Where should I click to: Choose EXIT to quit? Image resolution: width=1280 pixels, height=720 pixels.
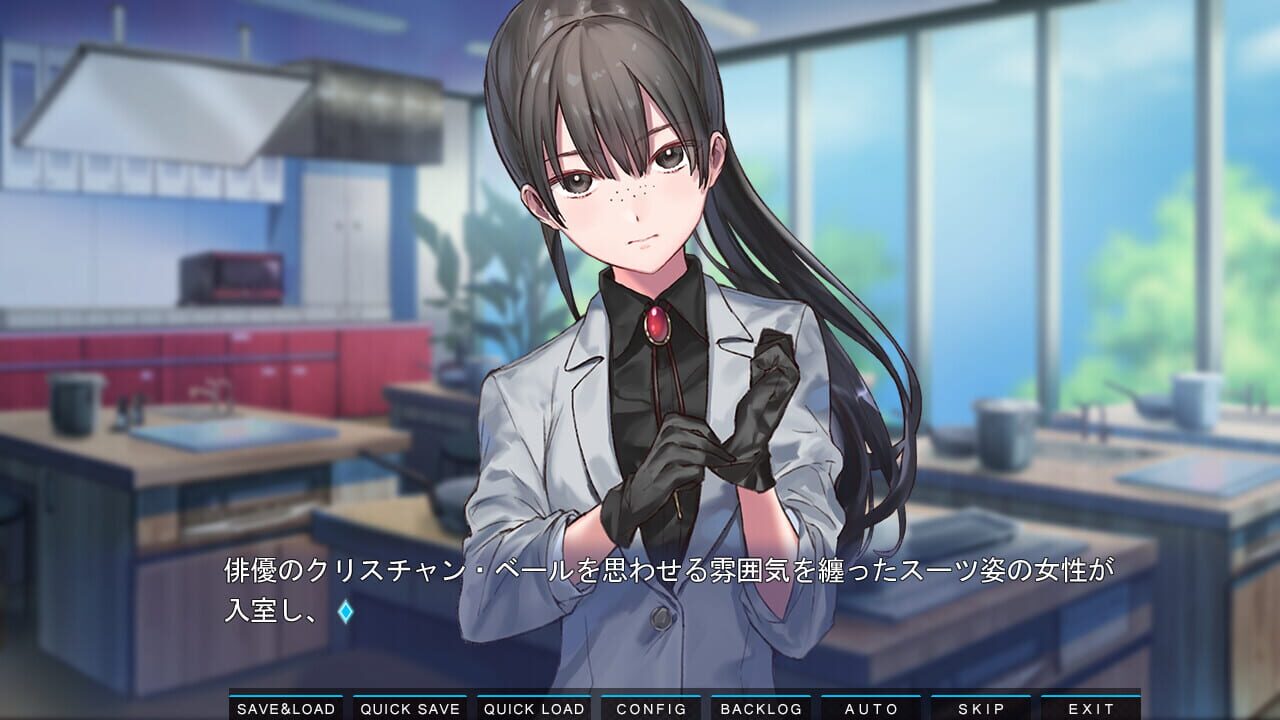[x=1091, y=708]
